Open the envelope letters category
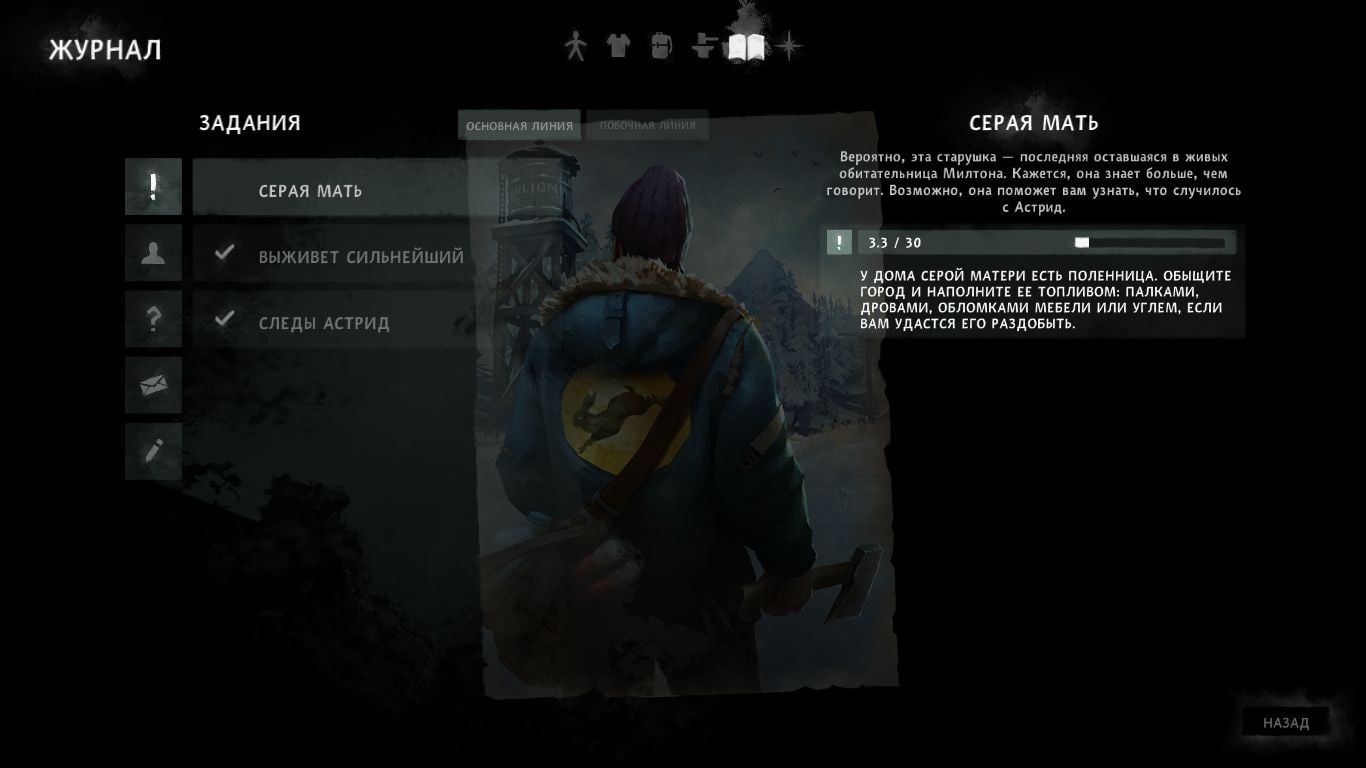Screen dimensions: 1366x768 (x=153, y=385)
